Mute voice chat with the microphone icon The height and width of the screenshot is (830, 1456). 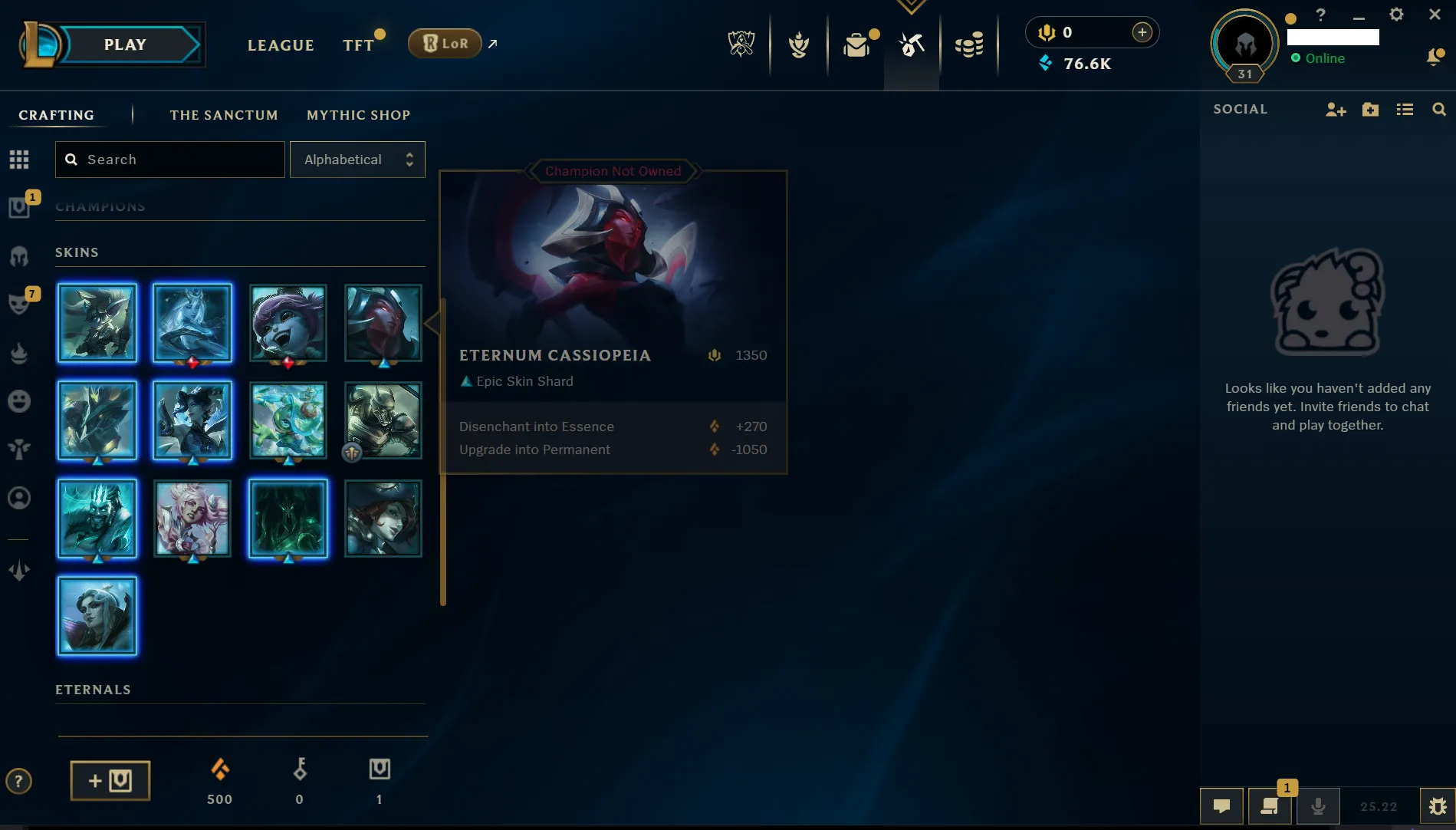1318,806
